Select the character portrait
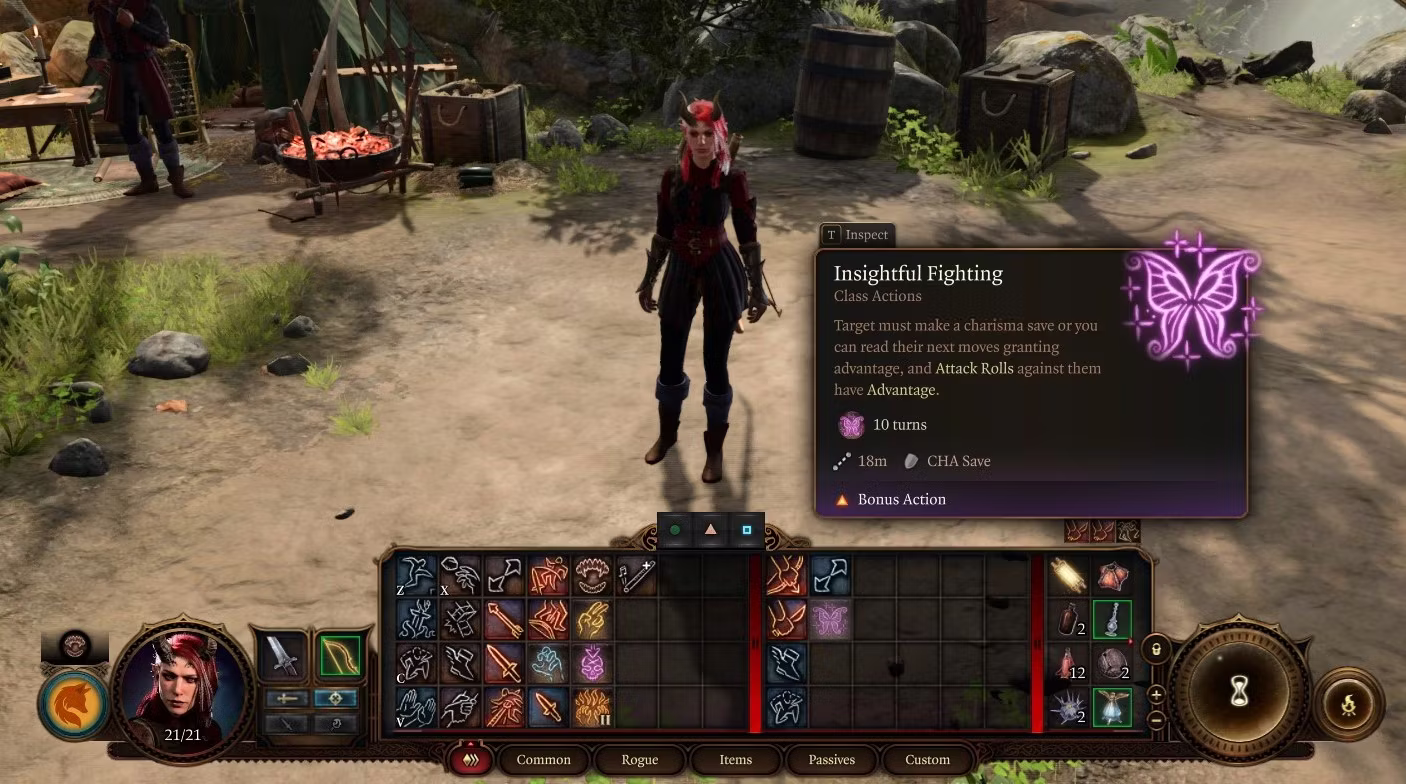1406x784 pixels. 183,690
